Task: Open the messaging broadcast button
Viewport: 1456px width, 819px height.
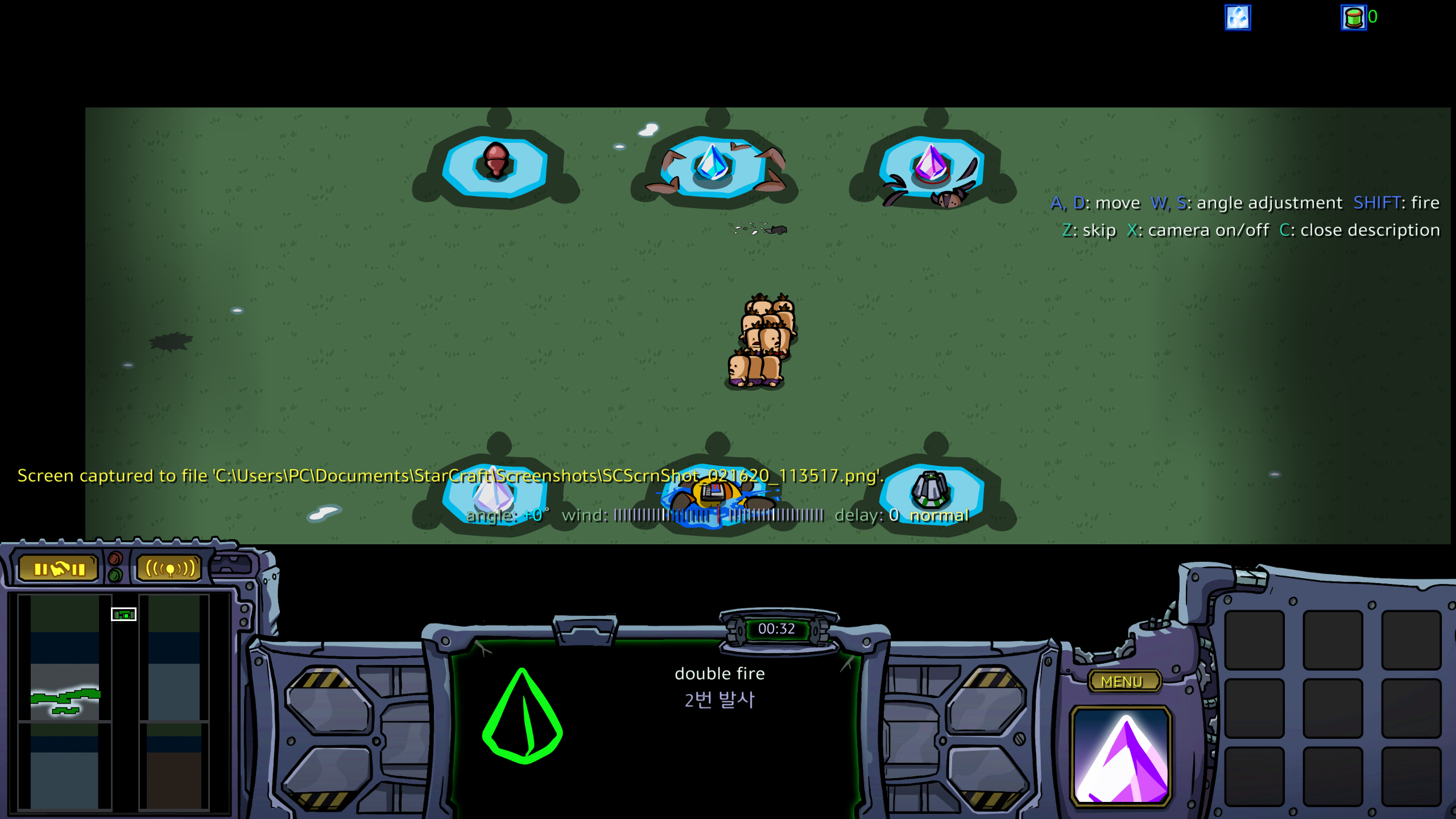Action: click(x=170, y=568)
